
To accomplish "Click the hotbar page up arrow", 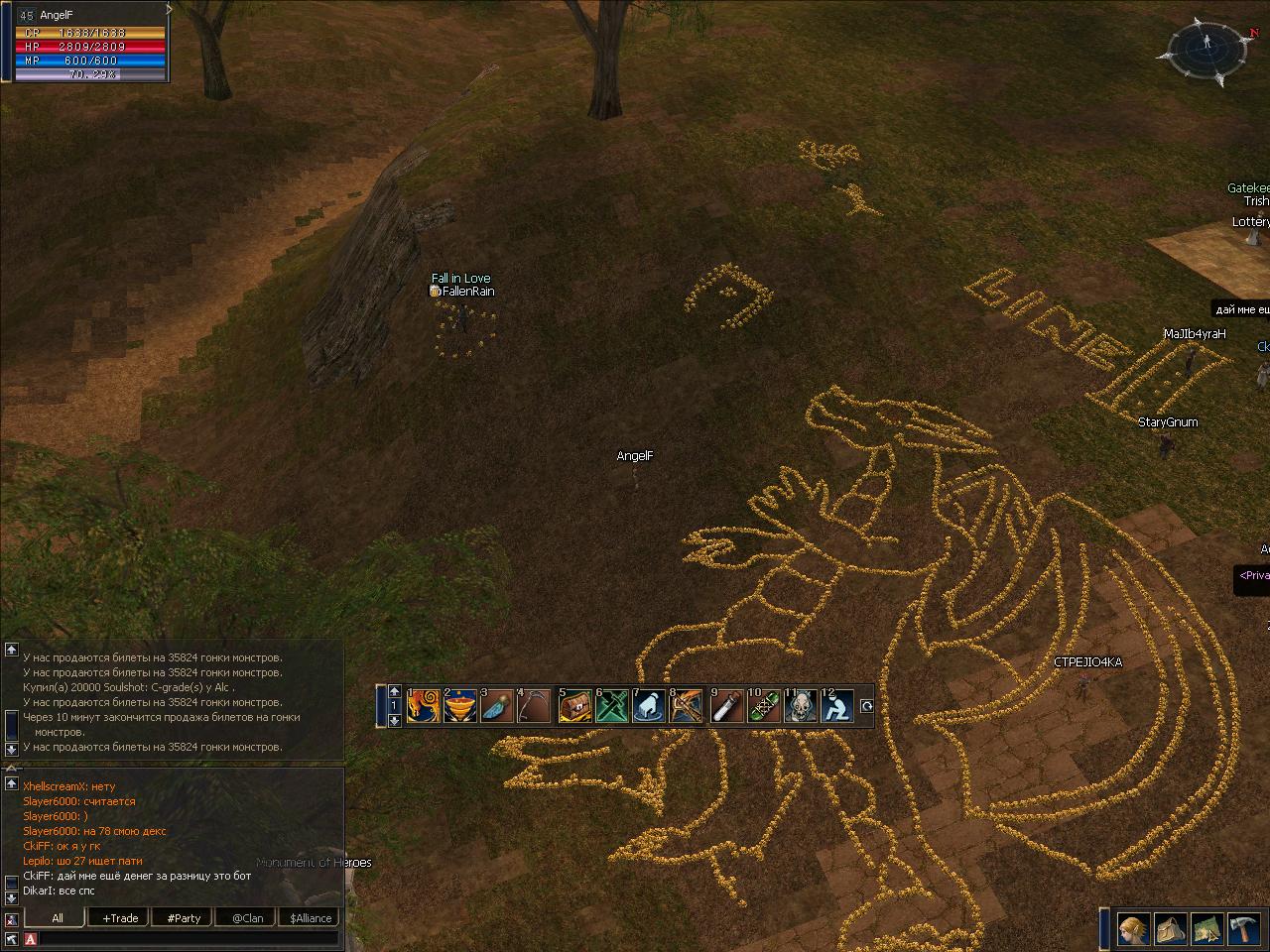I will pos(394,692).
